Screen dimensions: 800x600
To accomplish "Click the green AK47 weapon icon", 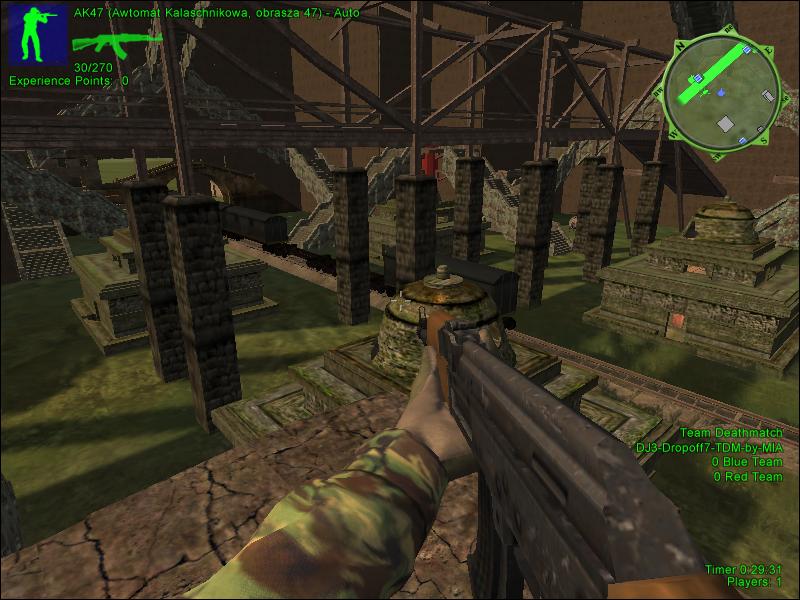I will tap(113, 41).
